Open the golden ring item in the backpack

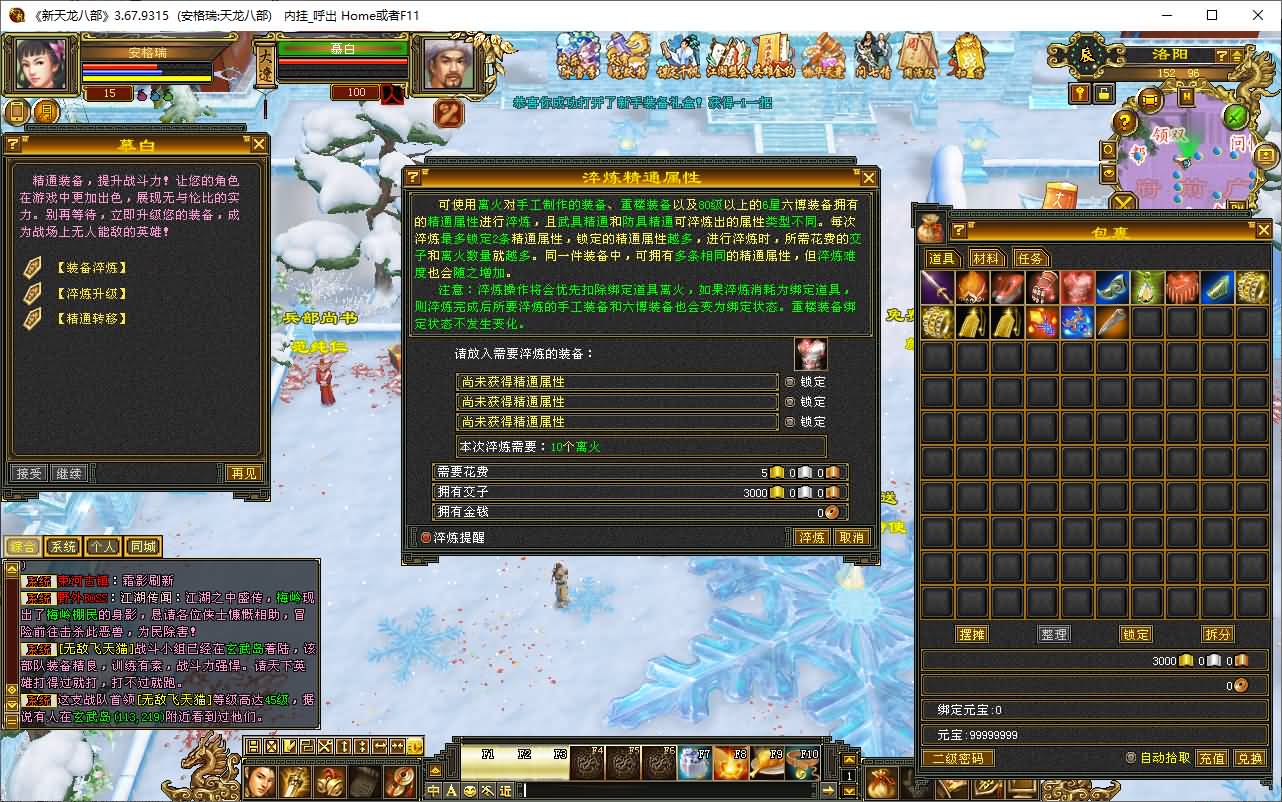point(1253,288)
